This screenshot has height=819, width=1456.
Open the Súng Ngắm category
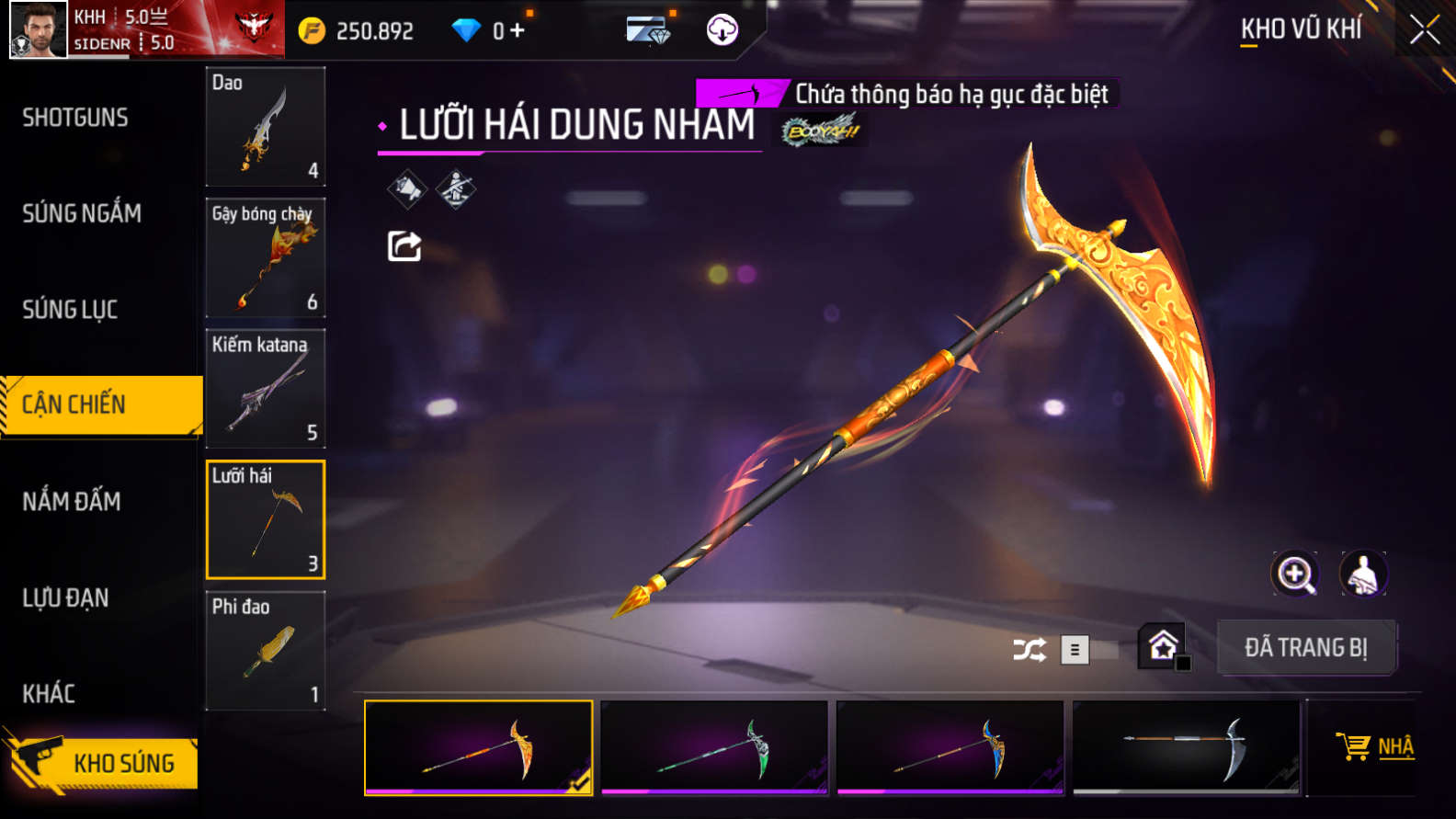(82, 213)
